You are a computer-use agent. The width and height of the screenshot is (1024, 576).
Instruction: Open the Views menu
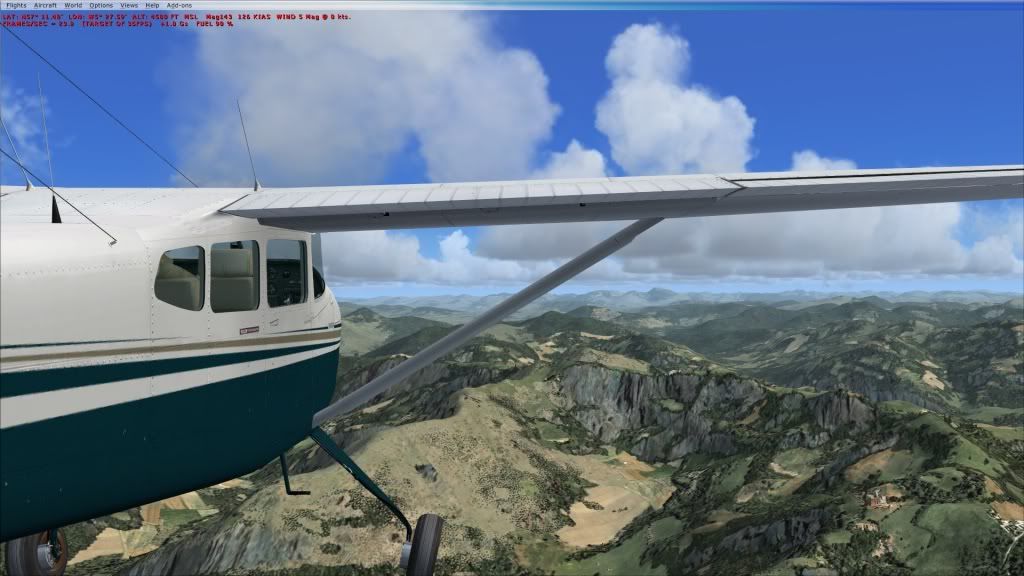coord(129,6)
